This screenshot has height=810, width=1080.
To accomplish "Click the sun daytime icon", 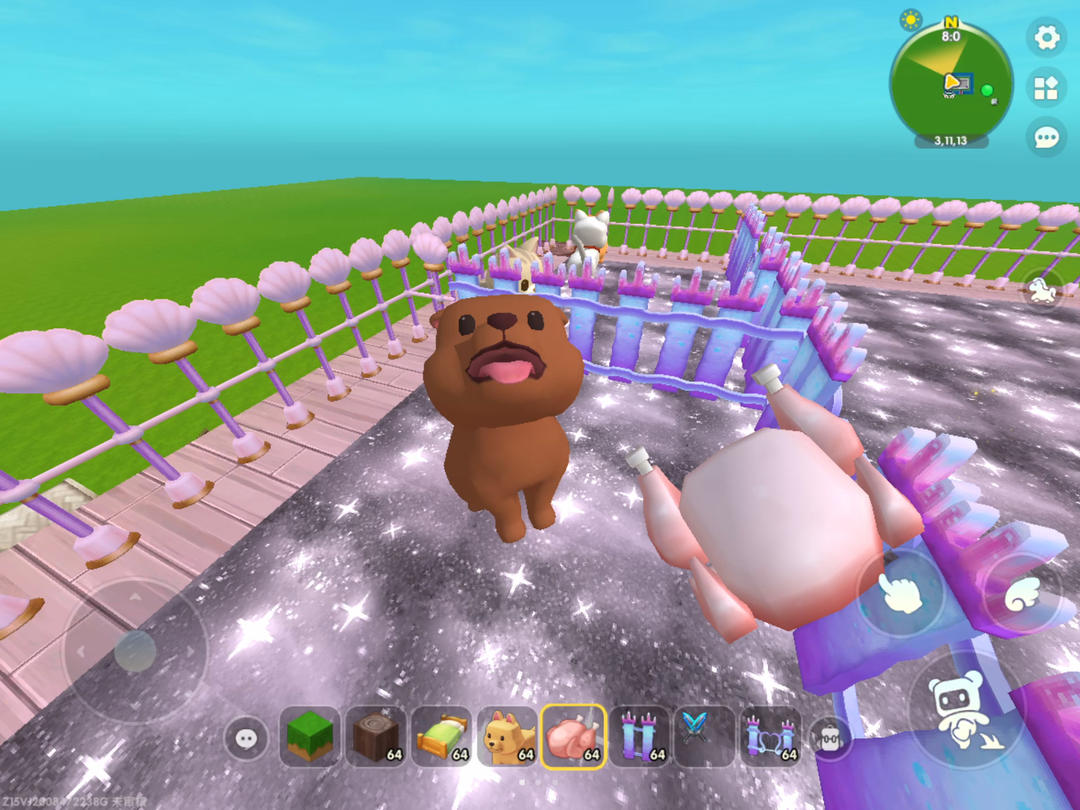I will pos(911,19).
